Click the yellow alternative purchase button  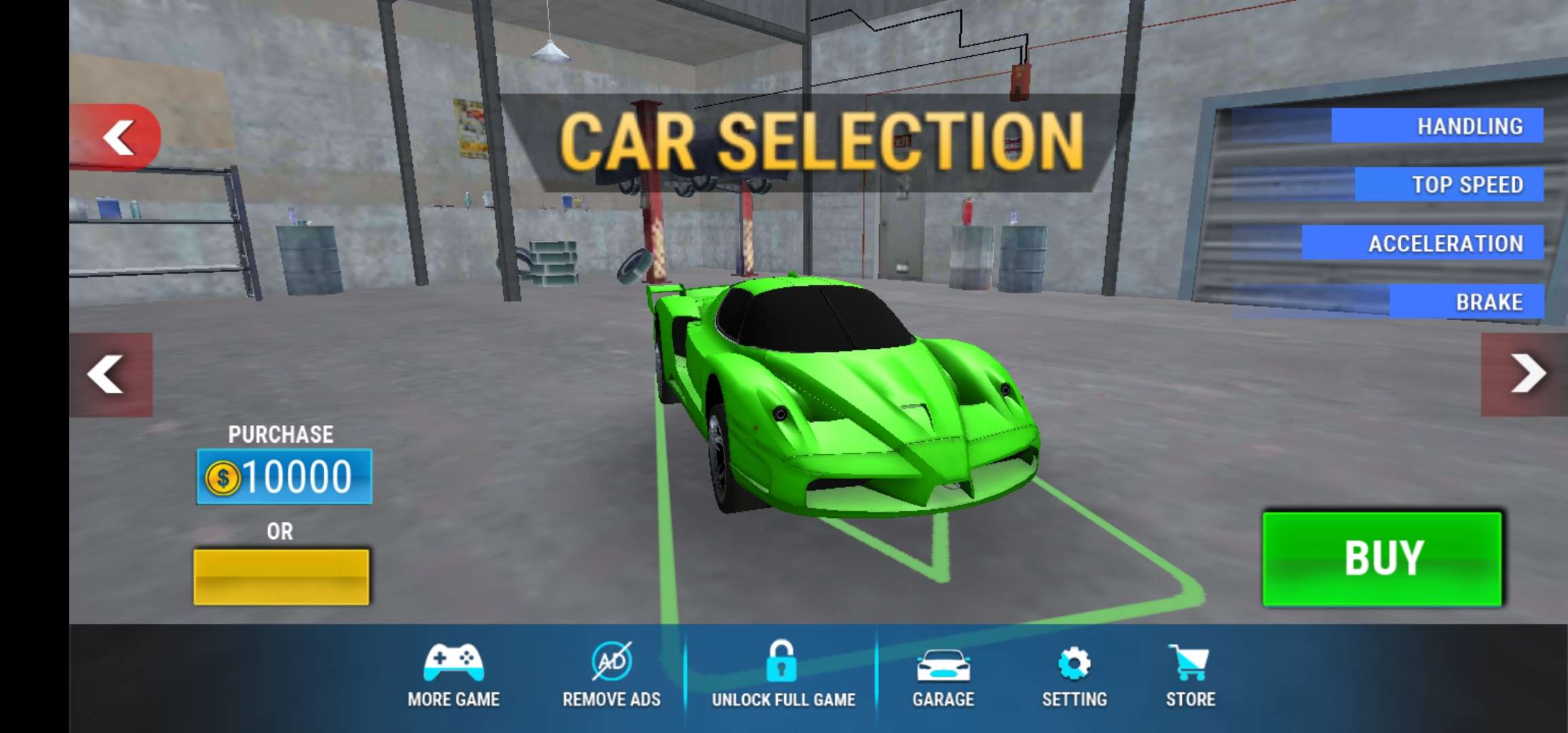(282, 577)
